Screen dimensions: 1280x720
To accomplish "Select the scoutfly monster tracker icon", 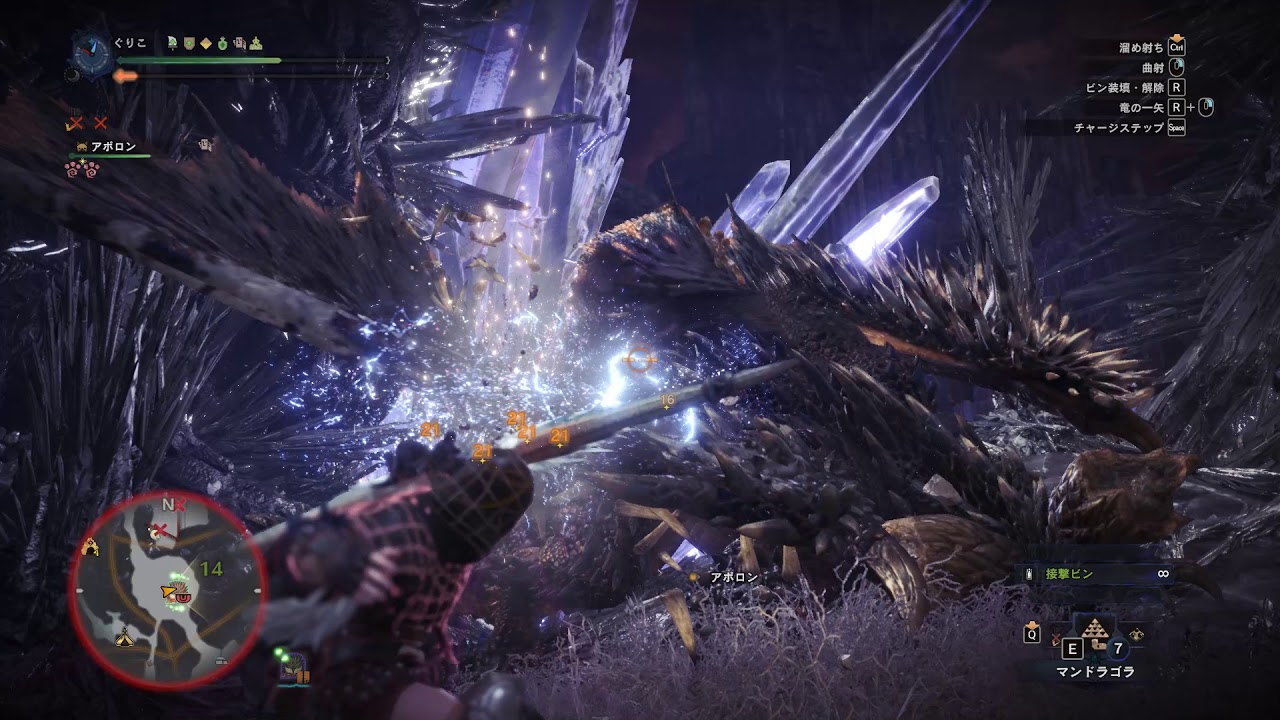I will [294, 672].
